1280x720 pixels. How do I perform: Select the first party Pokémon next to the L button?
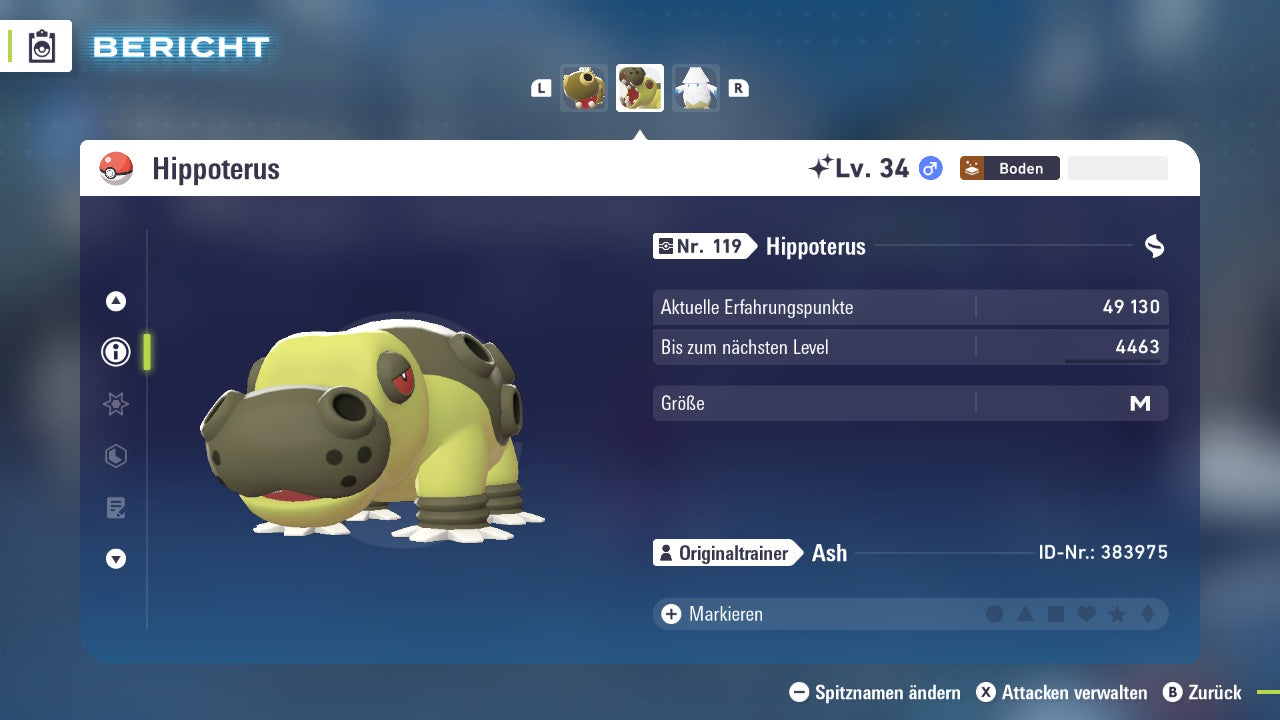[x=583, y=88]
